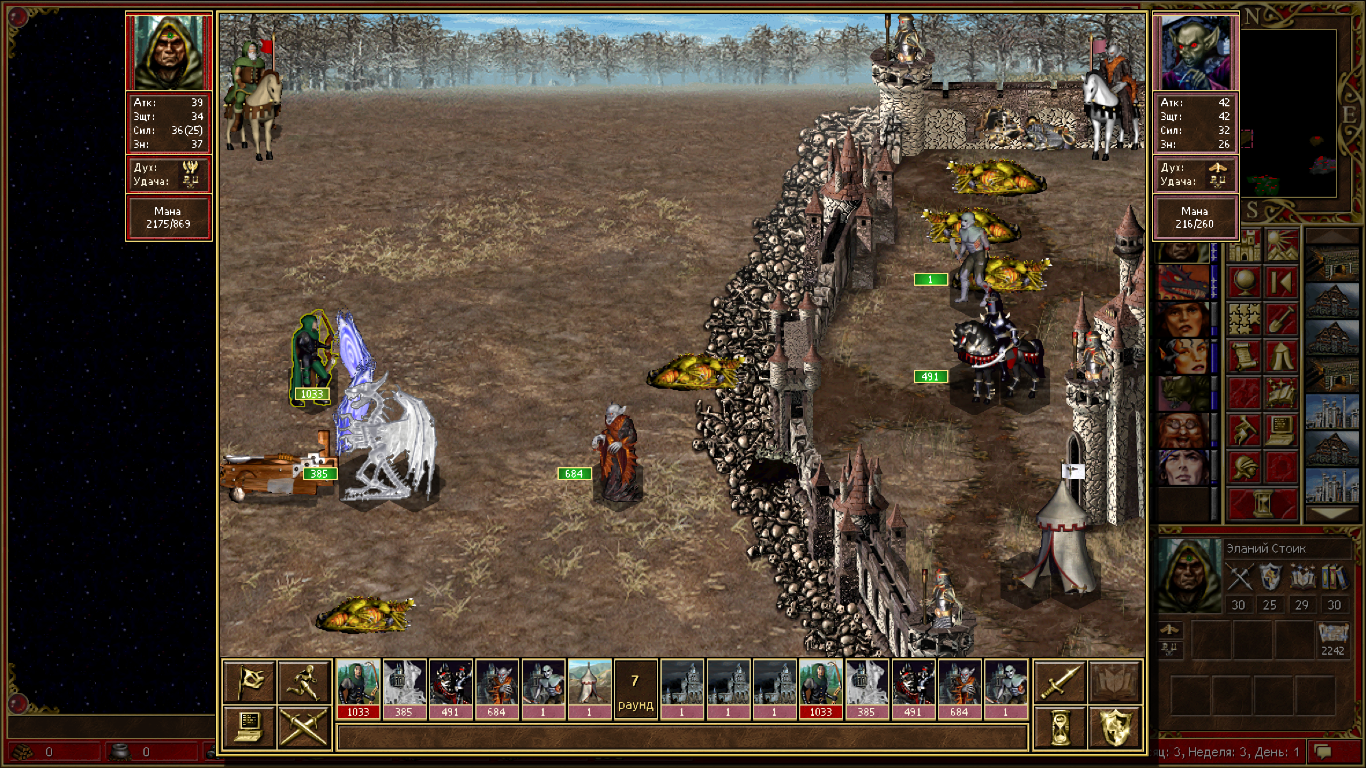The image size is (1366, 768).
Task: Retreat using the running man button
Action: (x=304, y=681)
